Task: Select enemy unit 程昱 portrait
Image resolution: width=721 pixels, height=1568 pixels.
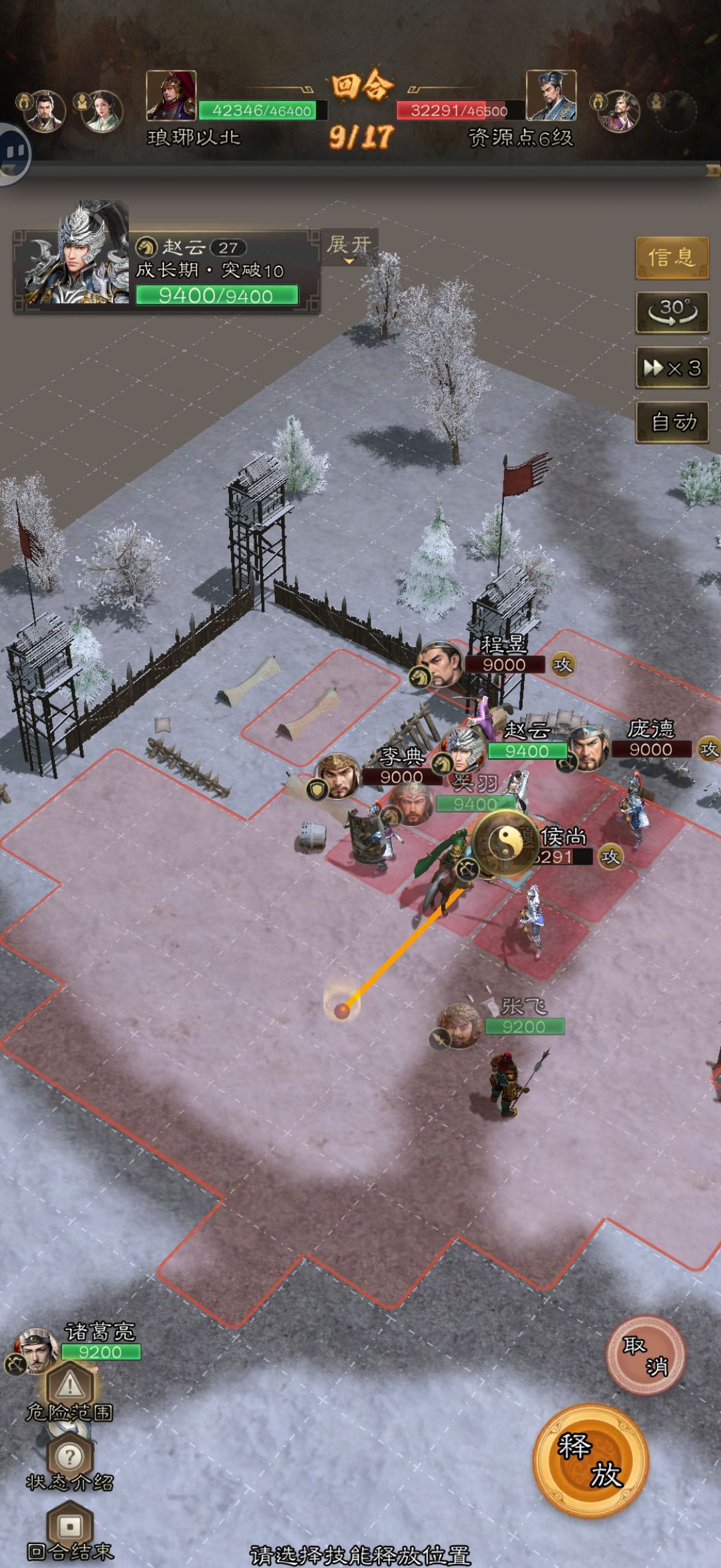Action: click(441, 665)
